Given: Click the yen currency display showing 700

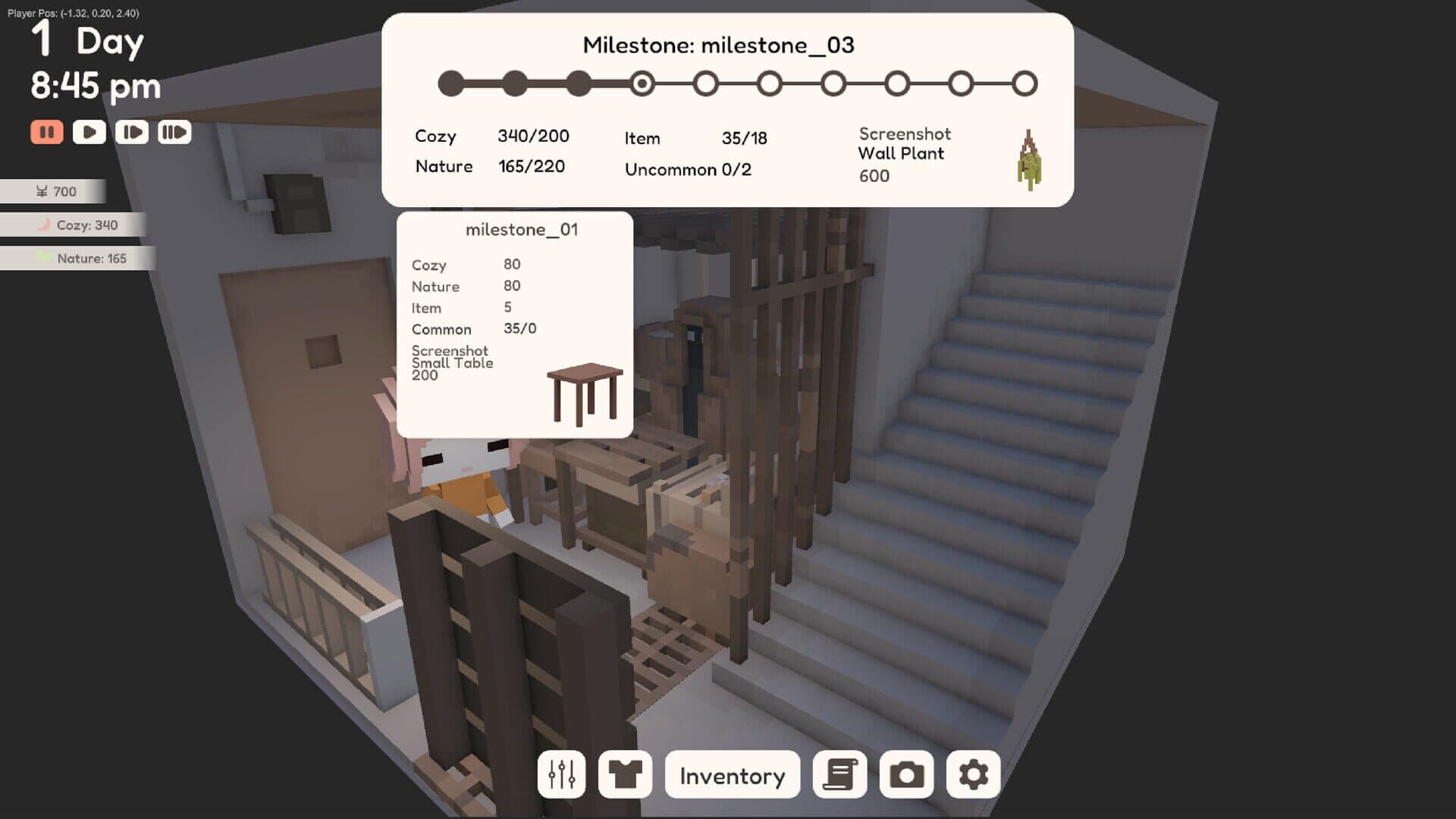Looking at the screenshot, I should tap(53, 191).
